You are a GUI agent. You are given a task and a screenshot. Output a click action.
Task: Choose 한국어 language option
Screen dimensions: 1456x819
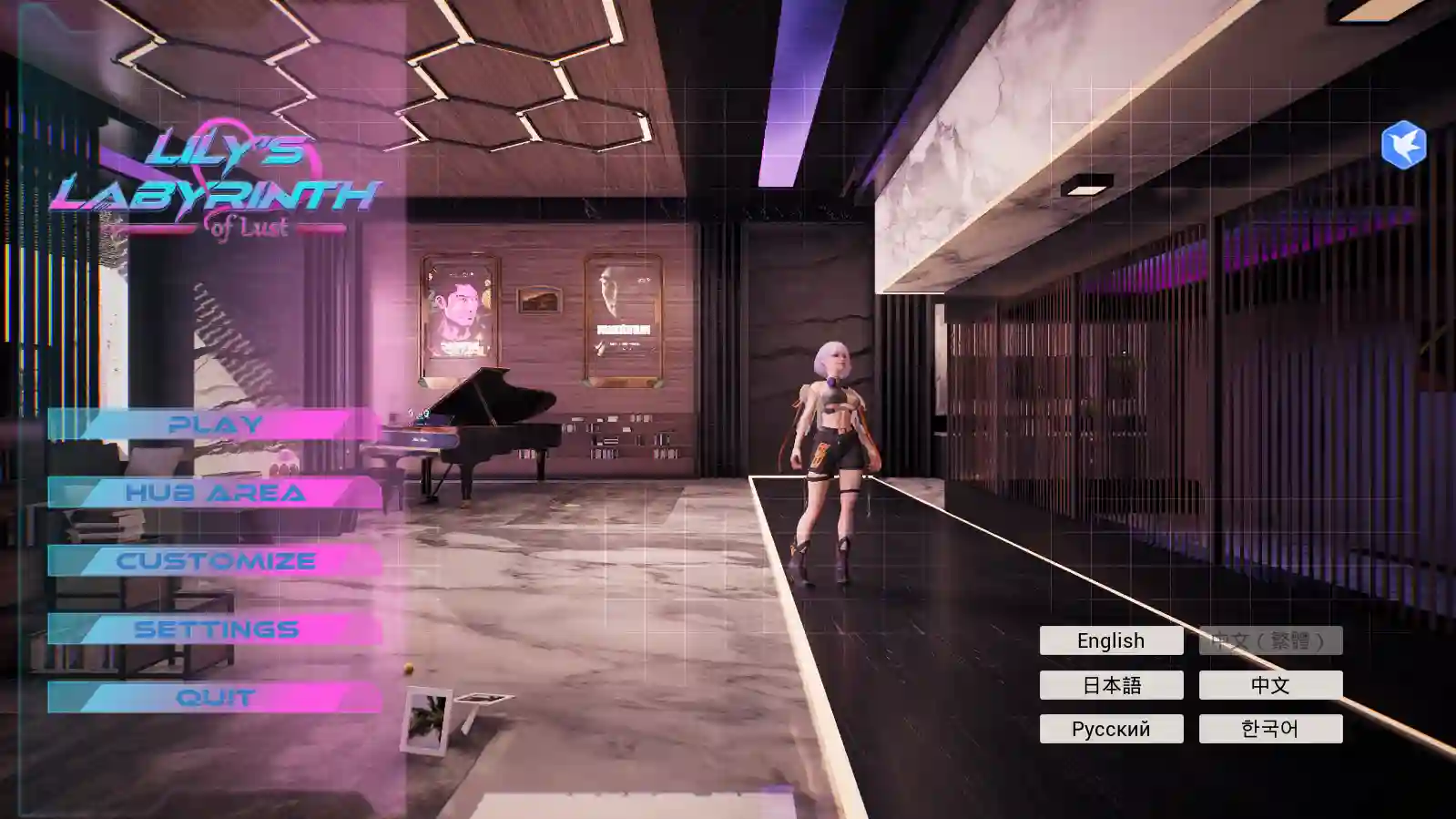[1272, 728]
